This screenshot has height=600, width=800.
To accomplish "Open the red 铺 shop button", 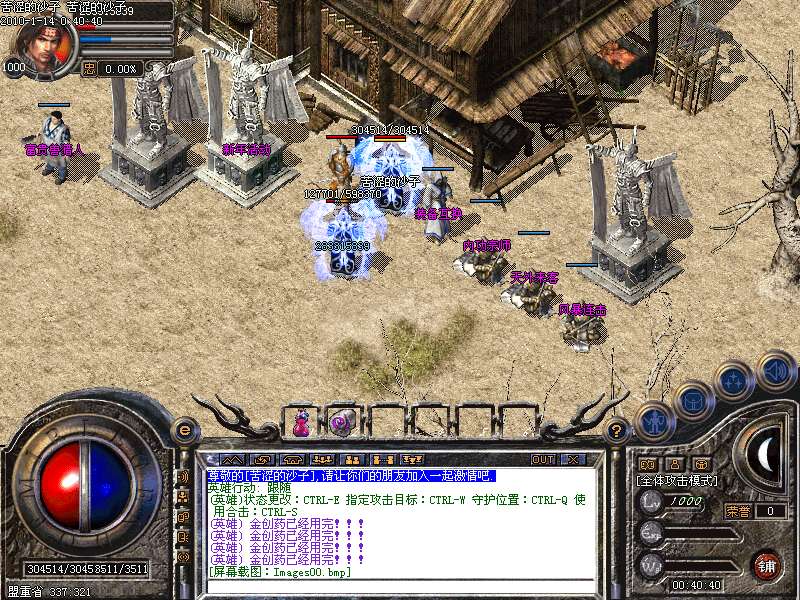I will pos(767,565).
